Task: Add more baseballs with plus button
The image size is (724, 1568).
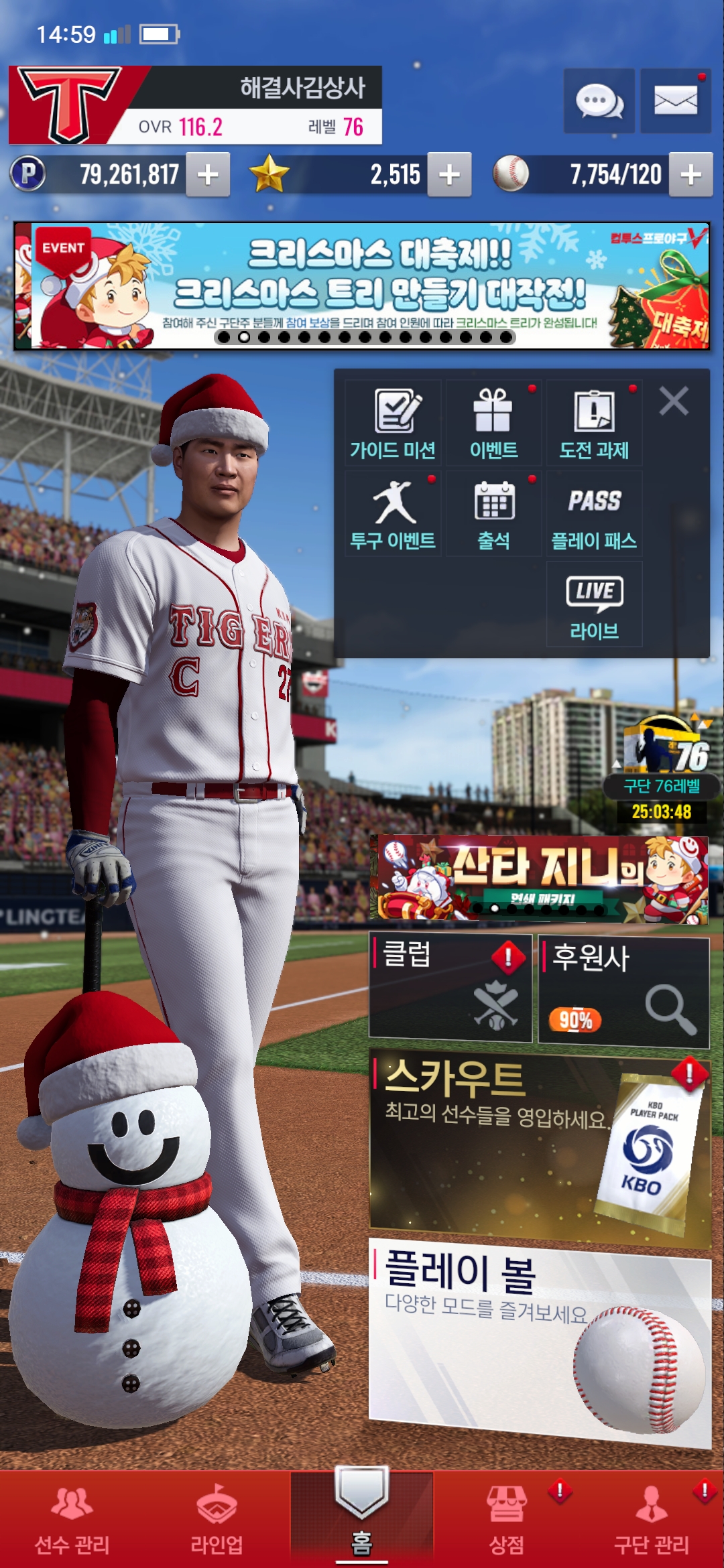Action: tap(690, 175)
